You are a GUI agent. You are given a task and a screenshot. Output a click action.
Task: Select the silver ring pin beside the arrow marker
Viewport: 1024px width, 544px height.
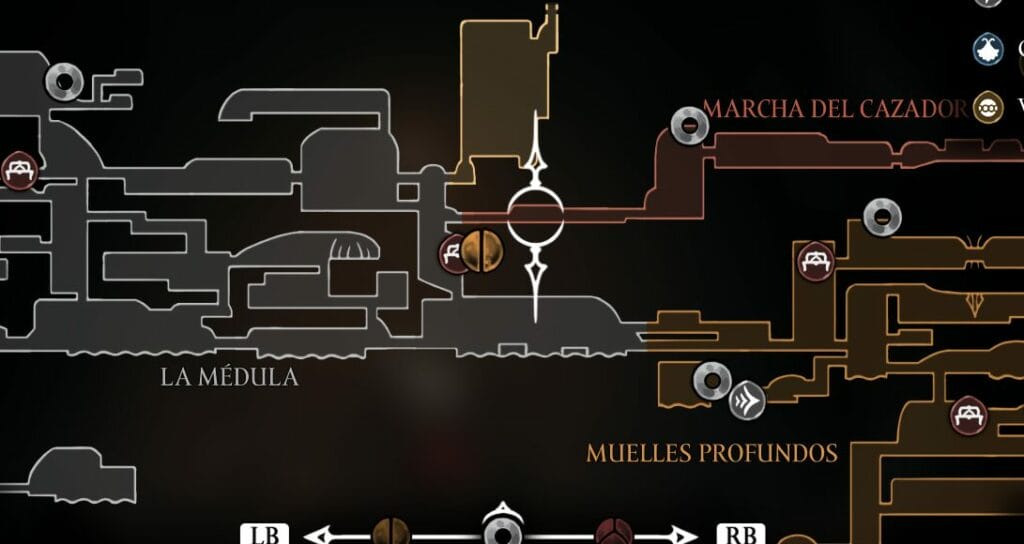tap(712, 380)
